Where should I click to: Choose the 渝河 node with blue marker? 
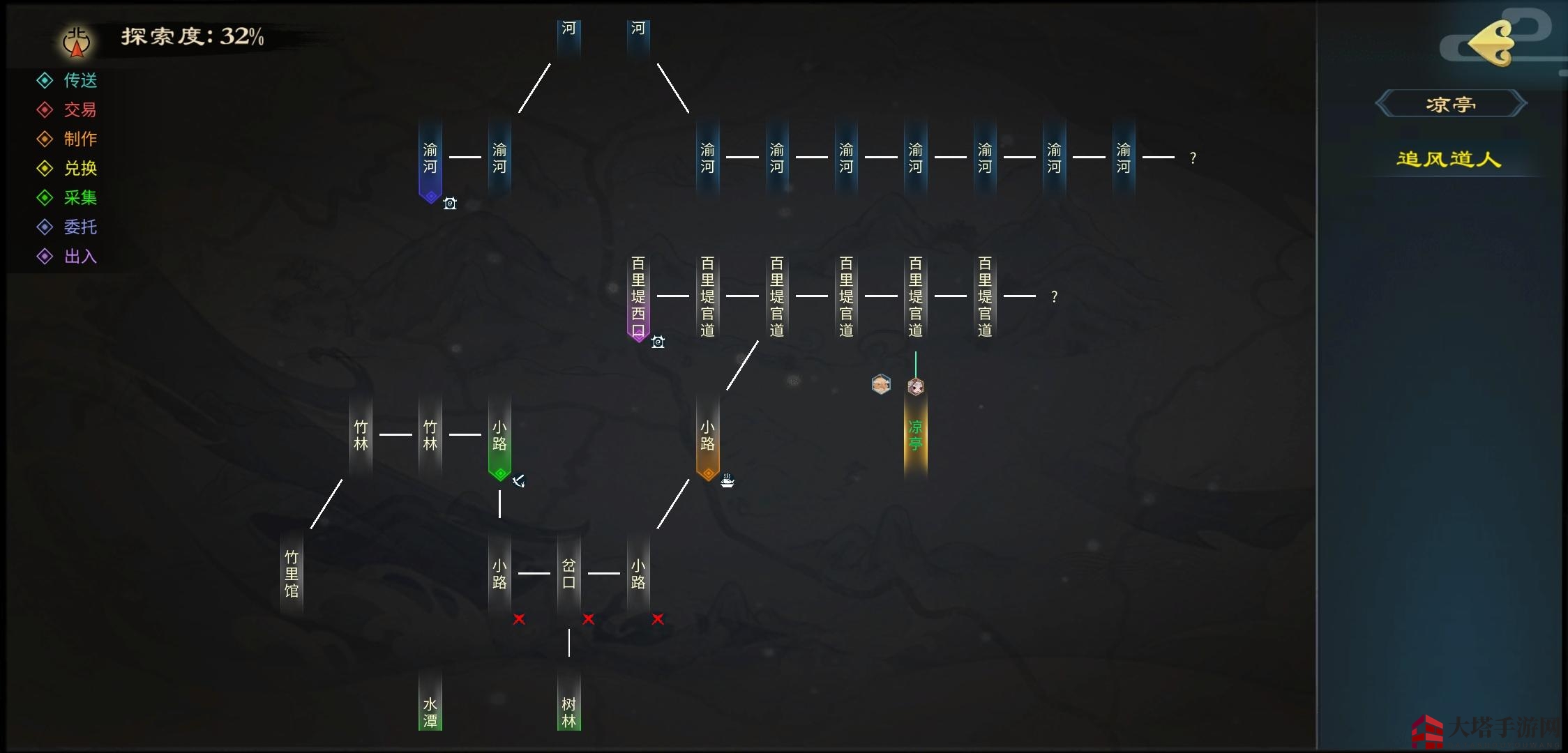[x=430, y=160]
